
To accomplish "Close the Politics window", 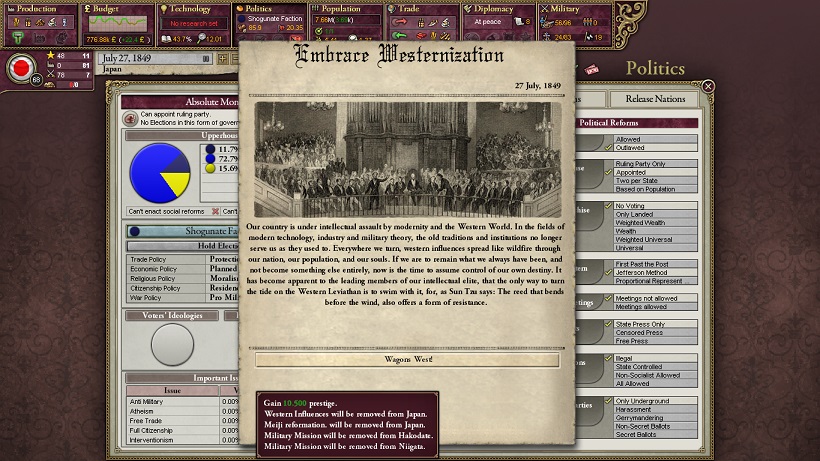I will tap(708, 87).
